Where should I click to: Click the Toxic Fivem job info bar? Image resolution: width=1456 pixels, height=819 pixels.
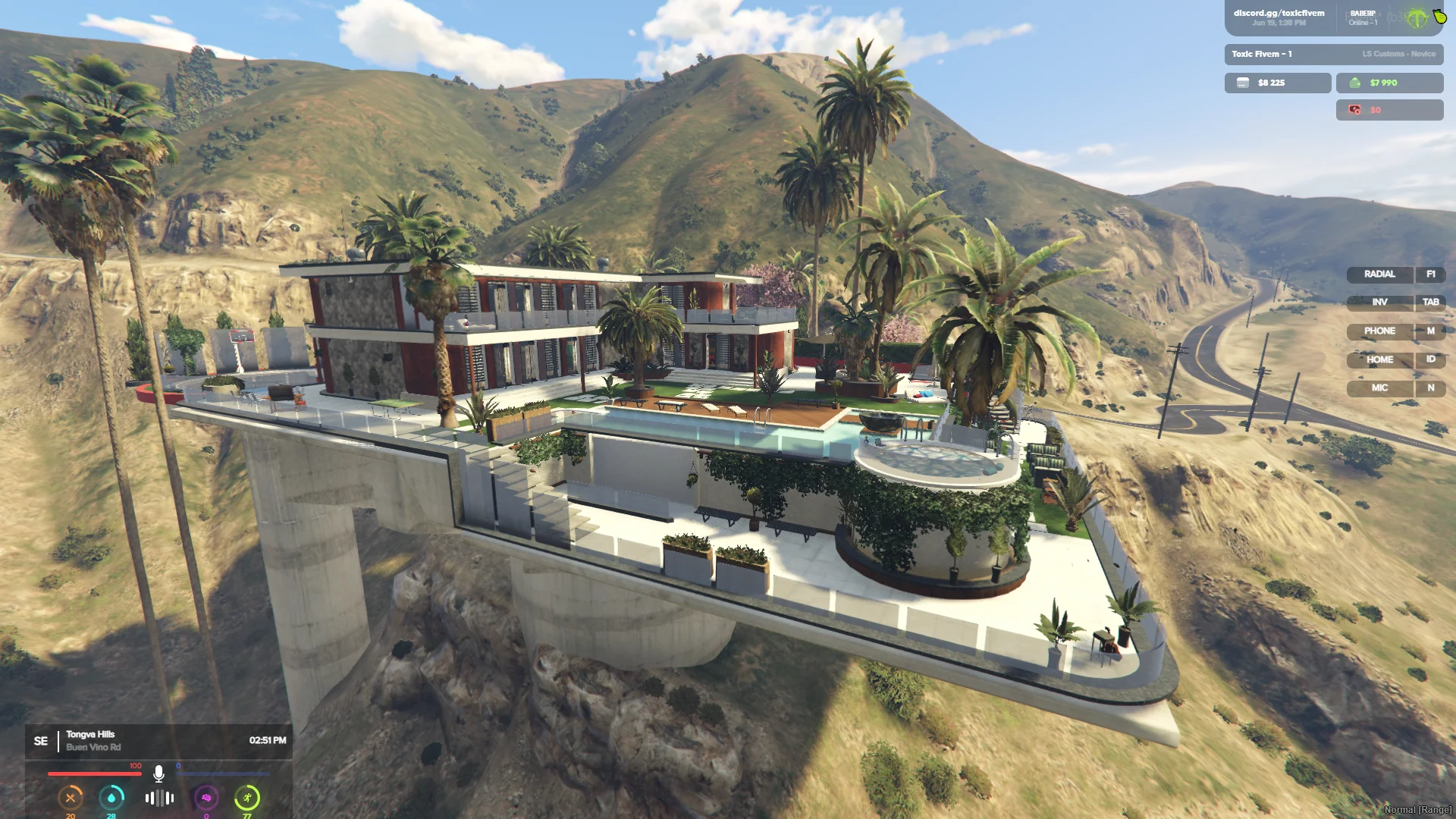1333,54
